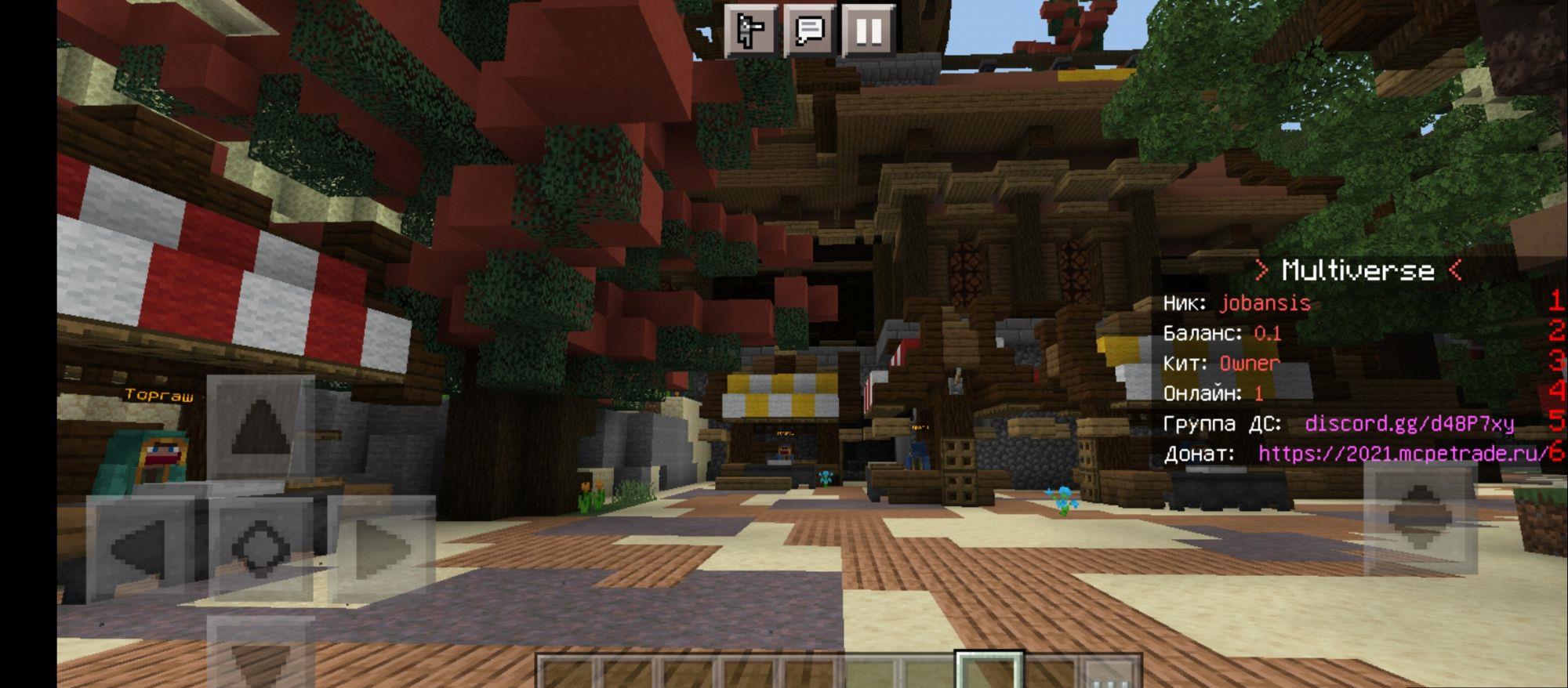Screen dimensions: 1568x688
Task: Tap the emote button with the pointing figure
Action: (750, 31)
